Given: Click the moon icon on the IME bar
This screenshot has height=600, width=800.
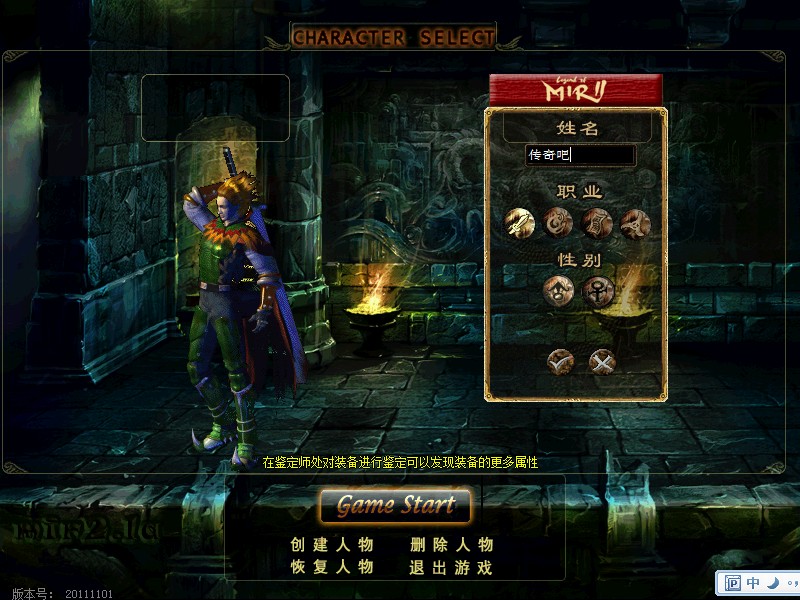Looking at the screenshot, I should 775,583.
